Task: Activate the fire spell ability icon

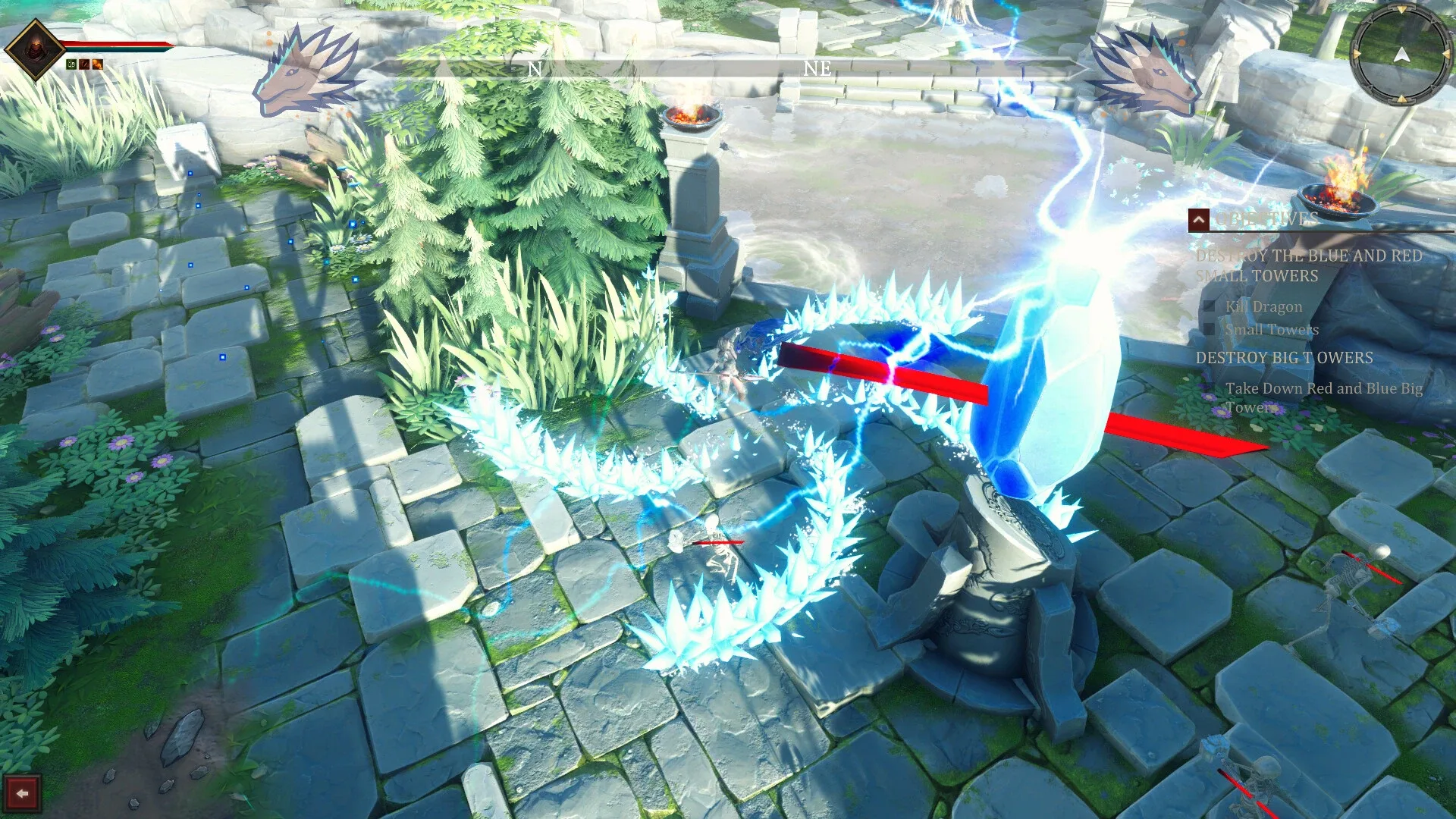Action: tap(97, 65)
